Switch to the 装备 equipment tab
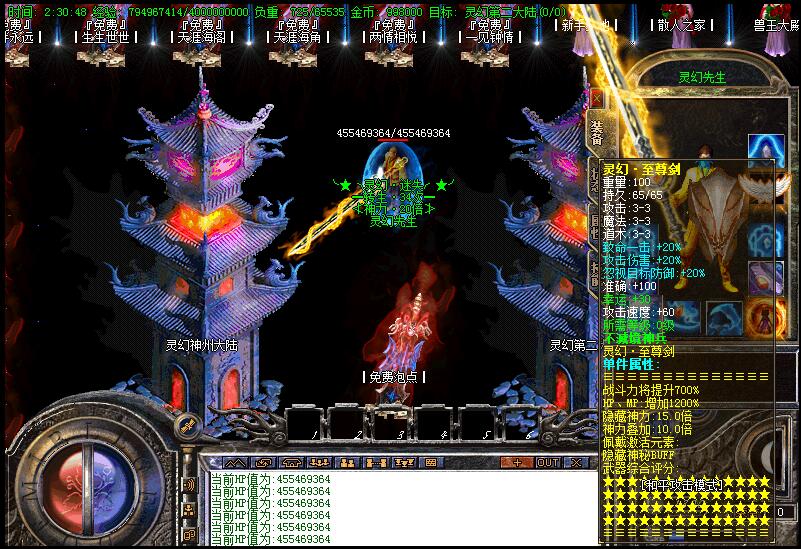 (596, 134)
